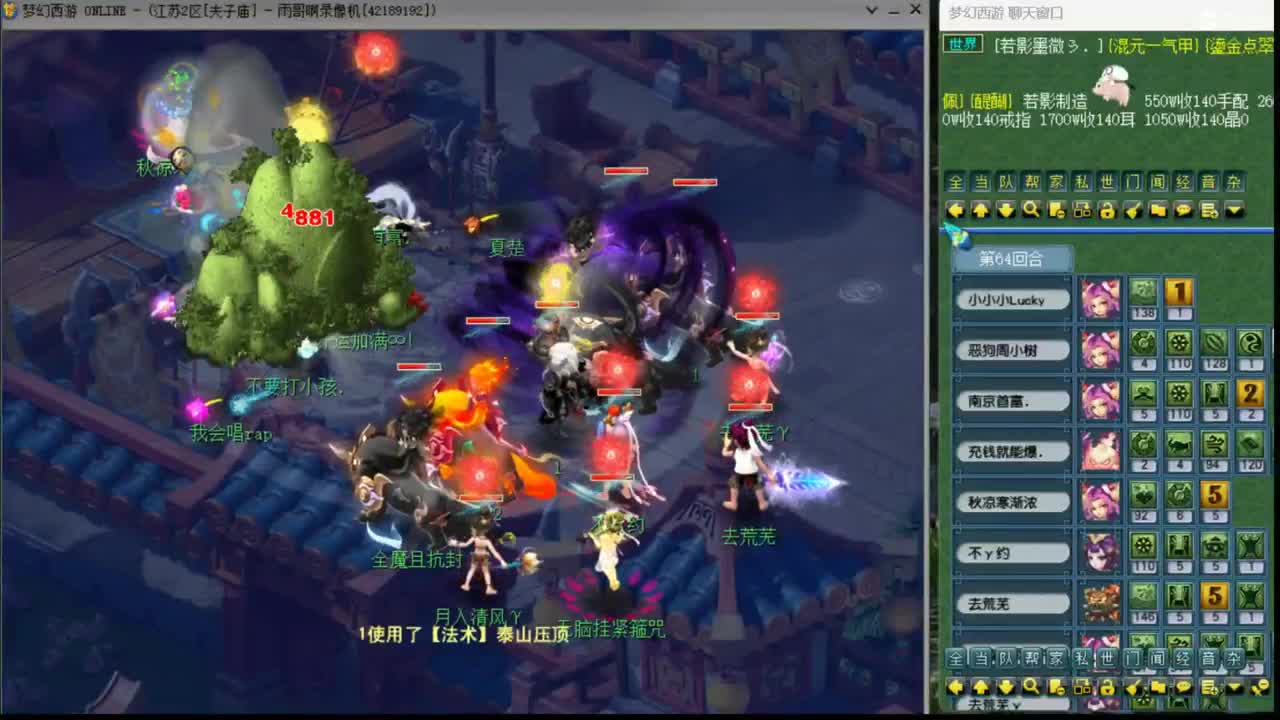Open the folder icon on the chat toolbar
This screenshot has height=720, width=1280.
(x=1158, y=210)
